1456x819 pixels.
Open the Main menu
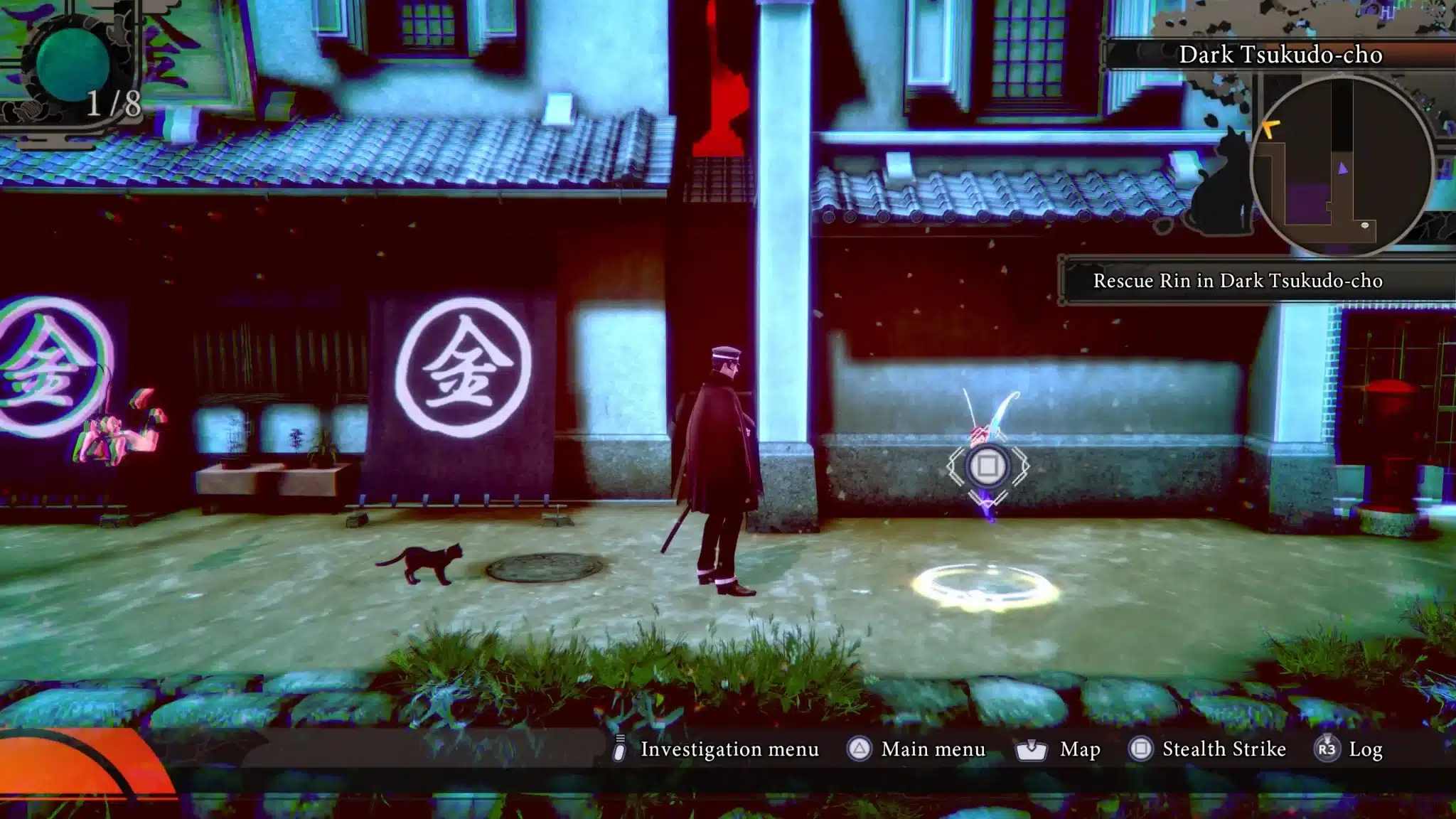[x=916, y=749]
